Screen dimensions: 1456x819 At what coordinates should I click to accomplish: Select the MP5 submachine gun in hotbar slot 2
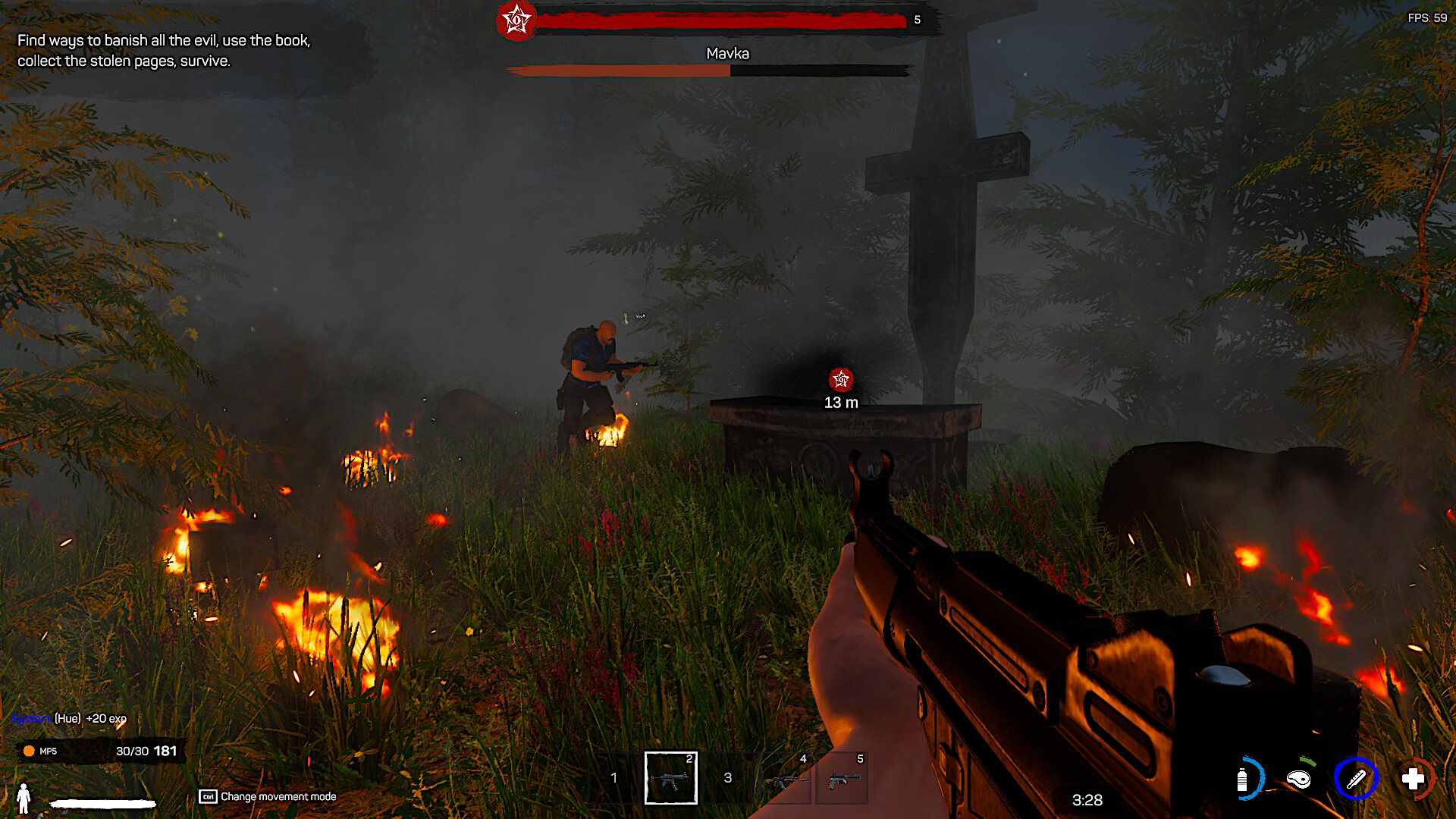point(670,778)
